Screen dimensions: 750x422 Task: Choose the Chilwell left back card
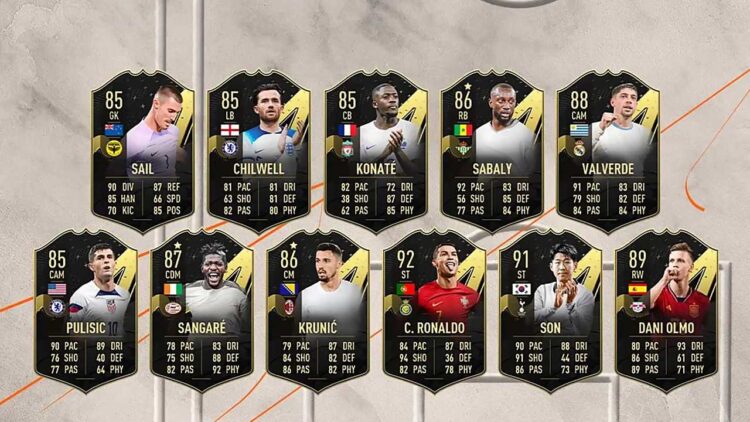coord(258,151)
